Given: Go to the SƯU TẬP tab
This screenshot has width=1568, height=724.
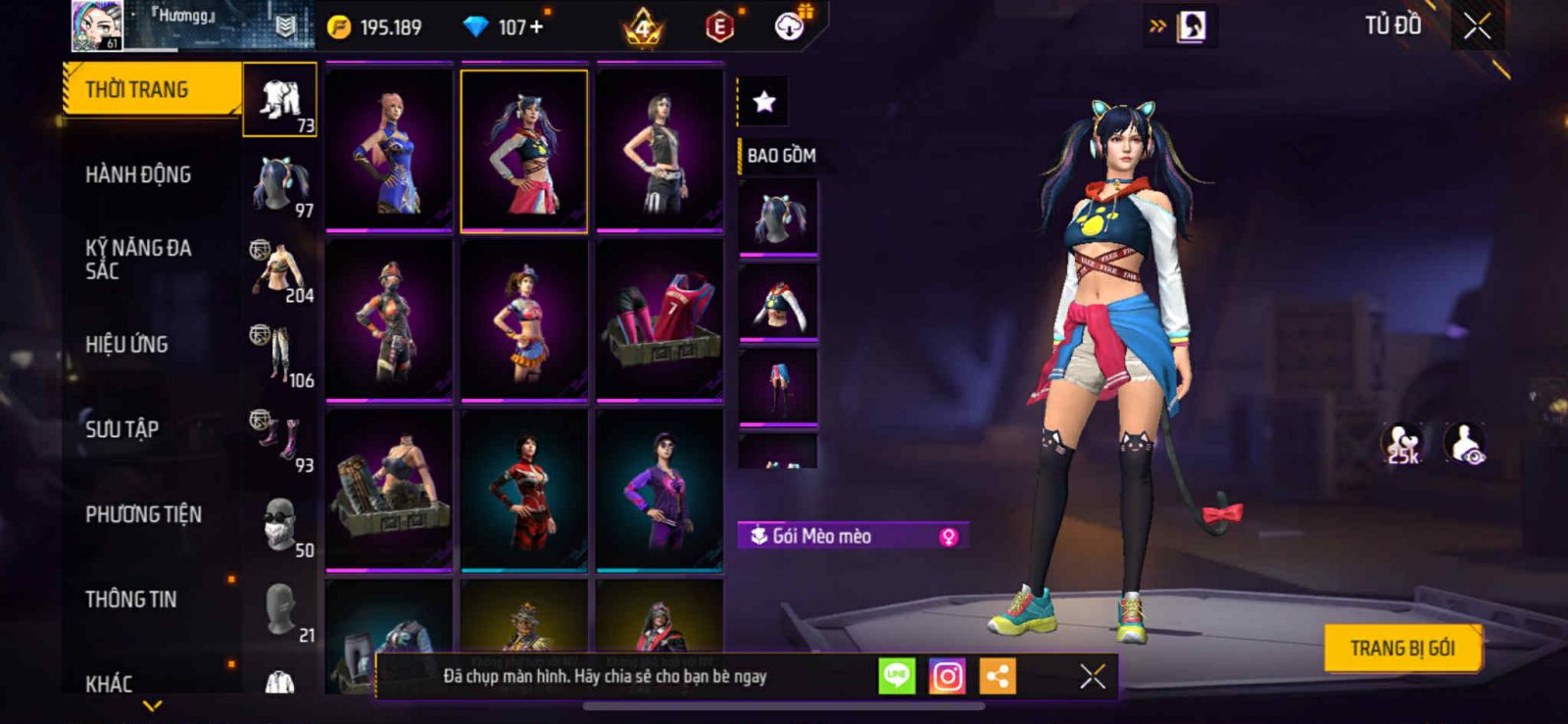Looking at the screenshot, I should pos(122,429).
